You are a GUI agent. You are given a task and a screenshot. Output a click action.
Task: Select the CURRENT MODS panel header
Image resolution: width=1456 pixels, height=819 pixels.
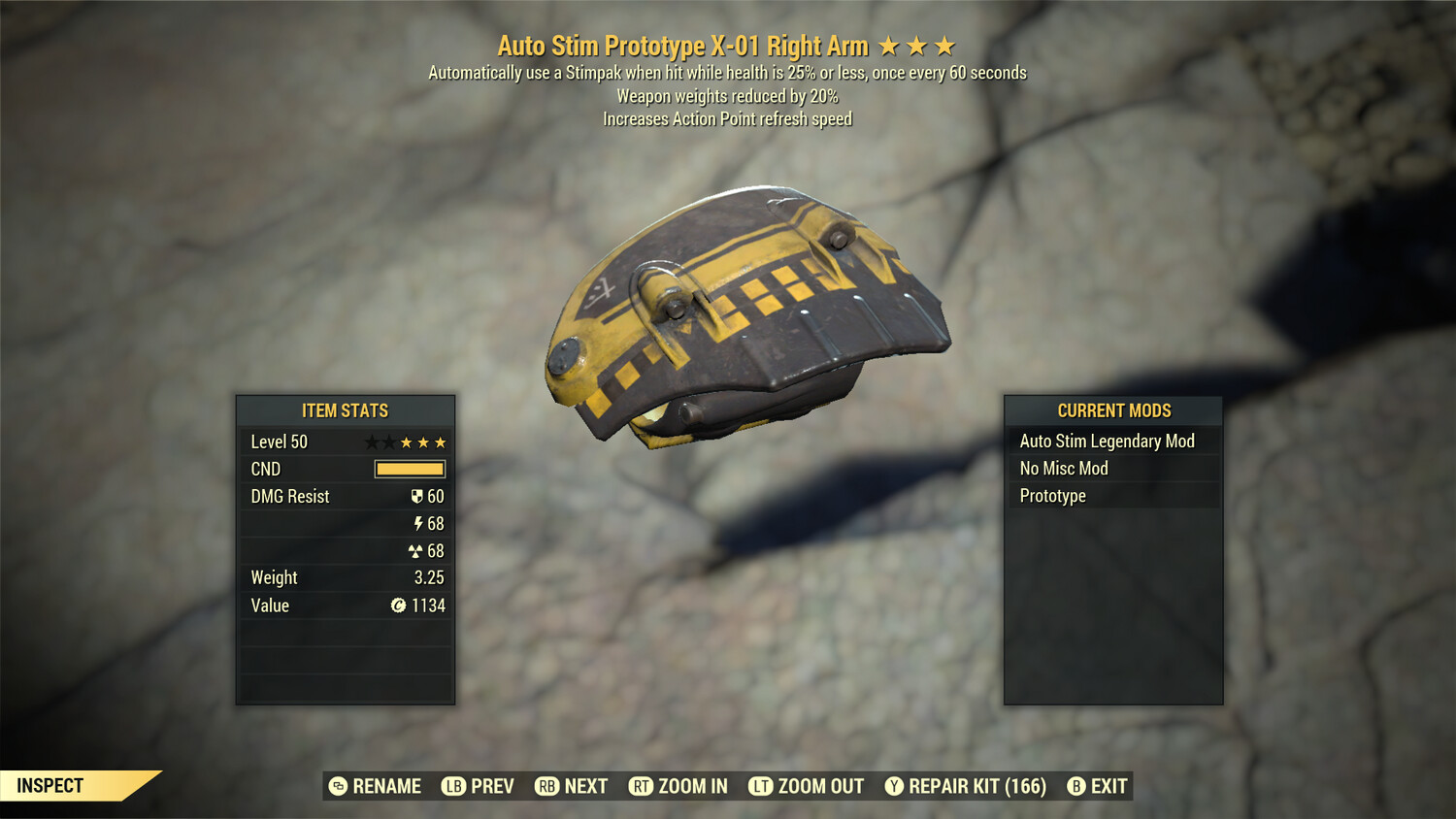pos(1112,410)
